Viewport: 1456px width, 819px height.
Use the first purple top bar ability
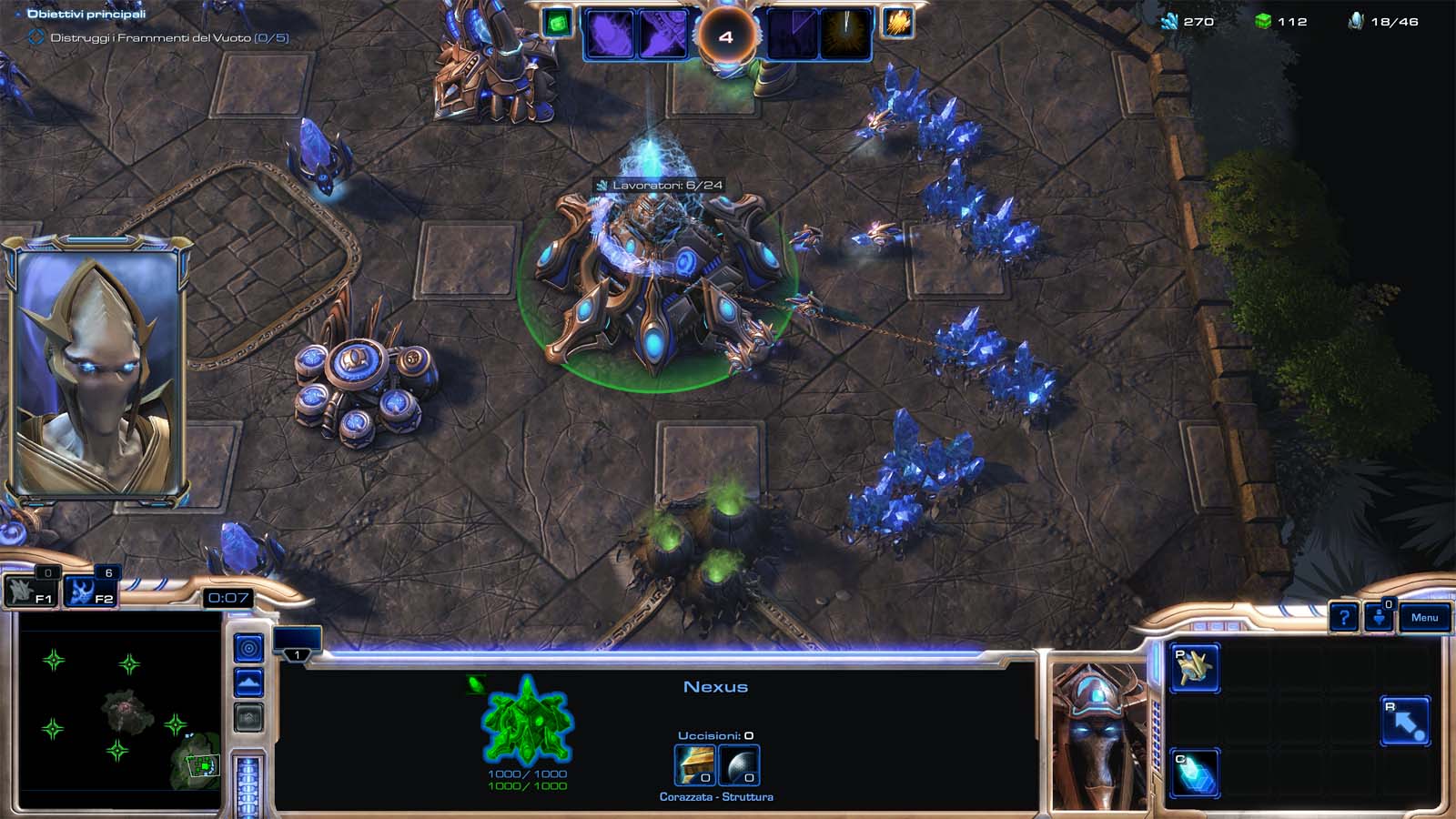608,35
